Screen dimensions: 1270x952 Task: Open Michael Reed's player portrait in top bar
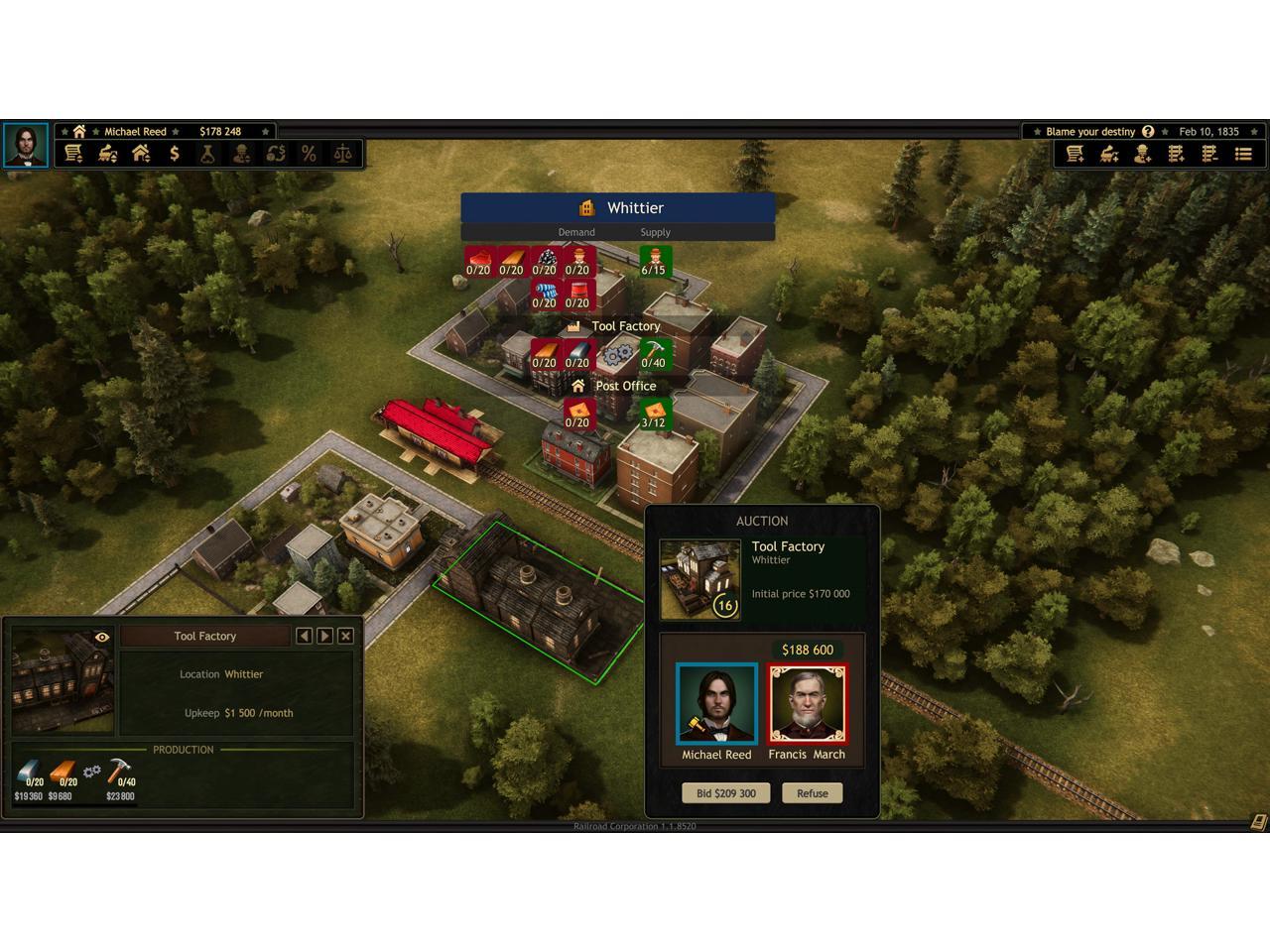pos(25,145)
